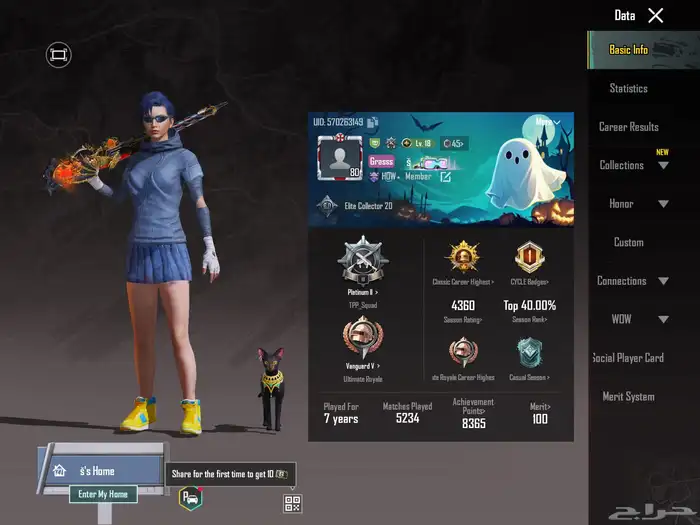Close the Data panel with the X
Viewport: 700px width, 525px height.
coord(655,15)
